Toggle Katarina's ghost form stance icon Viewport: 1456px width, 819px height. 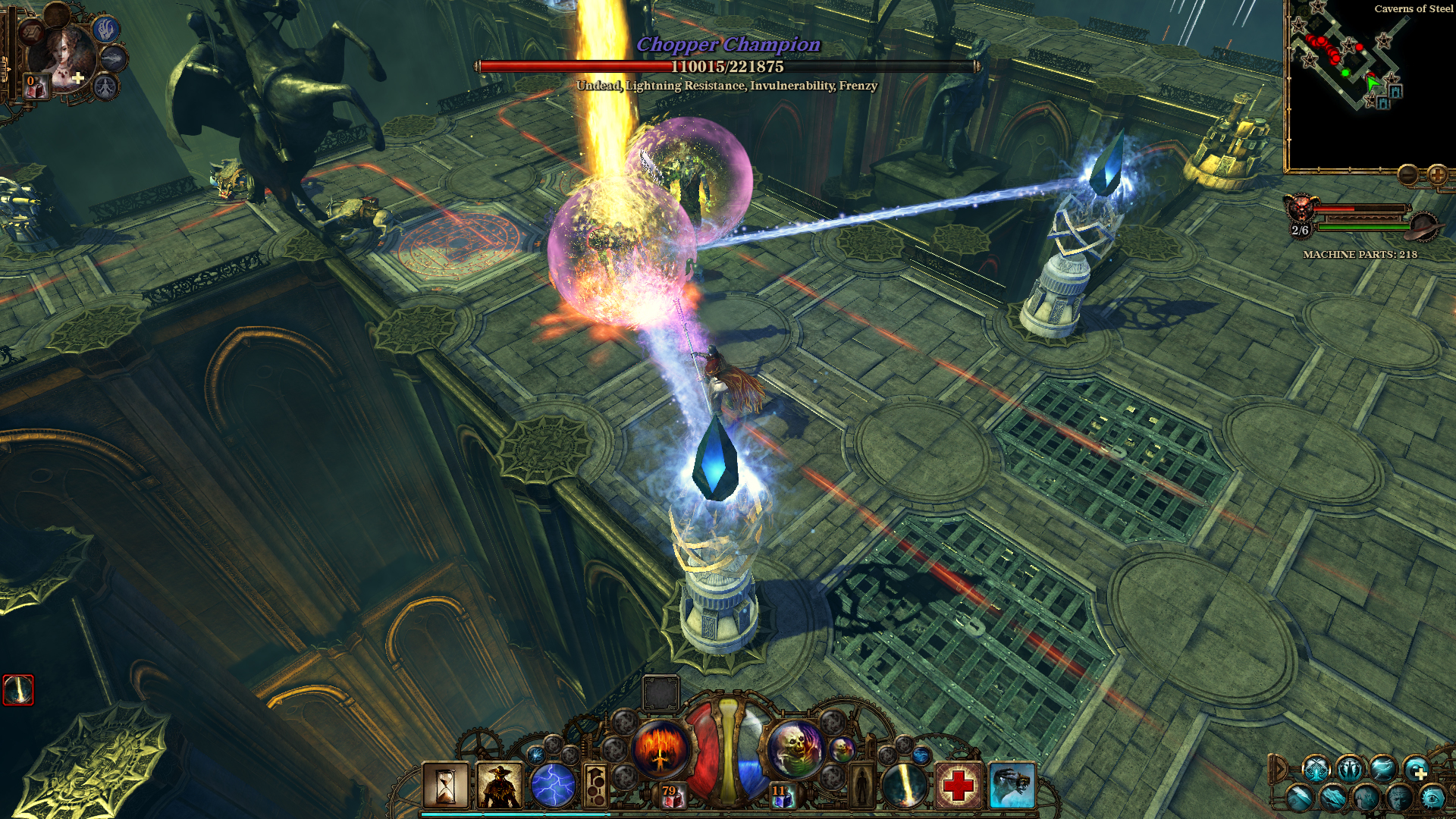pyautogui.click(x=112, y=59)
